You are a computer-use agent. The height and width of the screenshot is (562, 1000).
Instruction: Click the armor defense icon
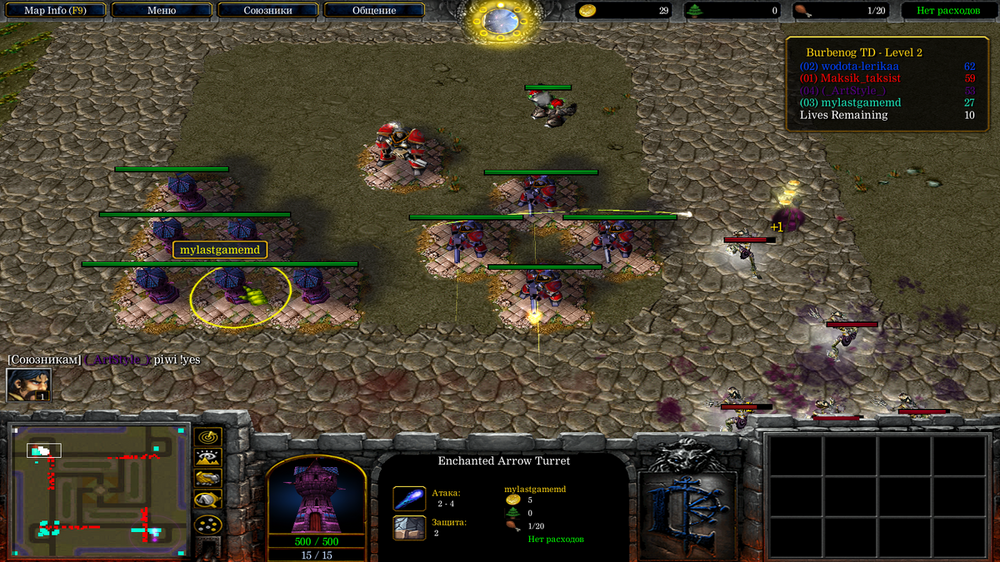(x=408, y=527)
